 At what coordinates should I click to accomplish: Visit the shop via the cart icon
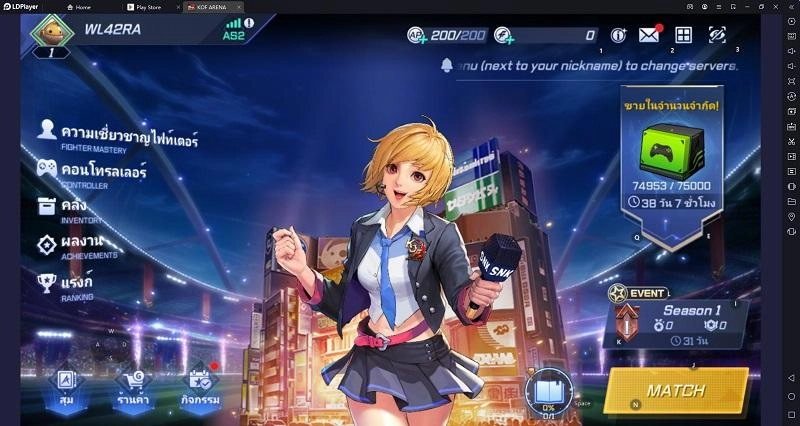(133, 384)
